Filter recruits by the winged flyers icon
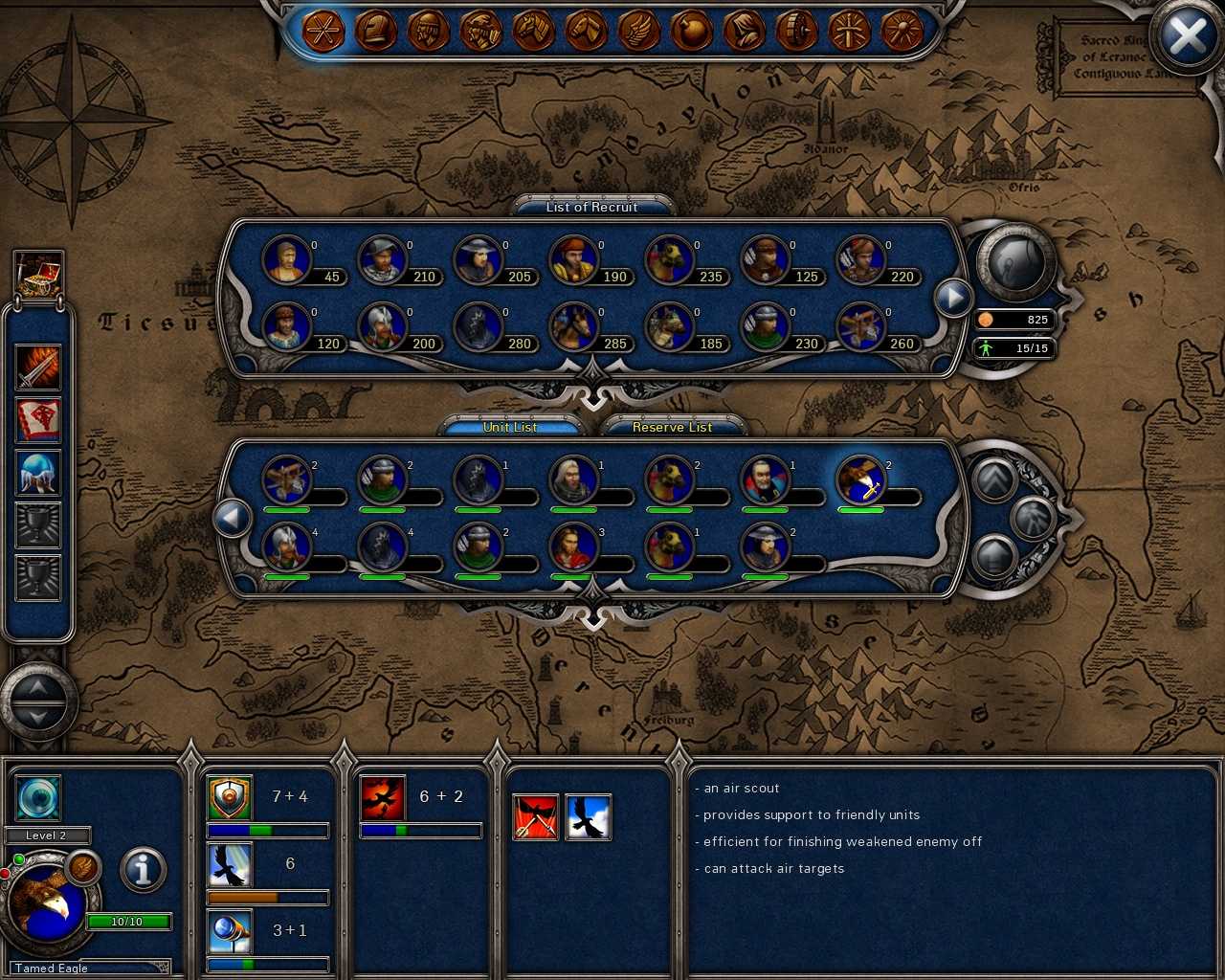The image size is (1225, 980). (636, 31)
